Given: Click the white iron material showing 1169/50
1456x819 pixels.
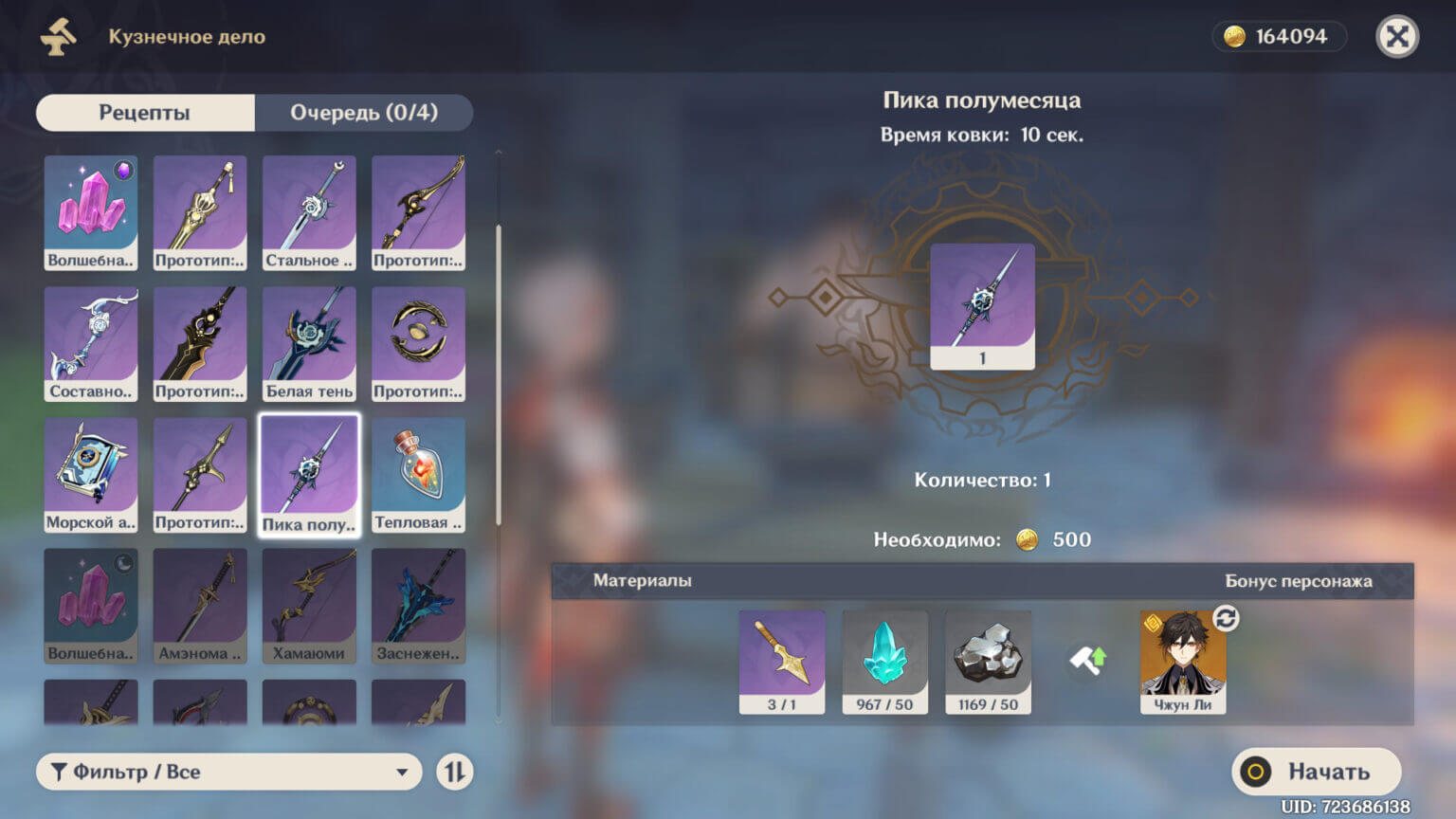Looking at the screenshot, I should 988,662.
